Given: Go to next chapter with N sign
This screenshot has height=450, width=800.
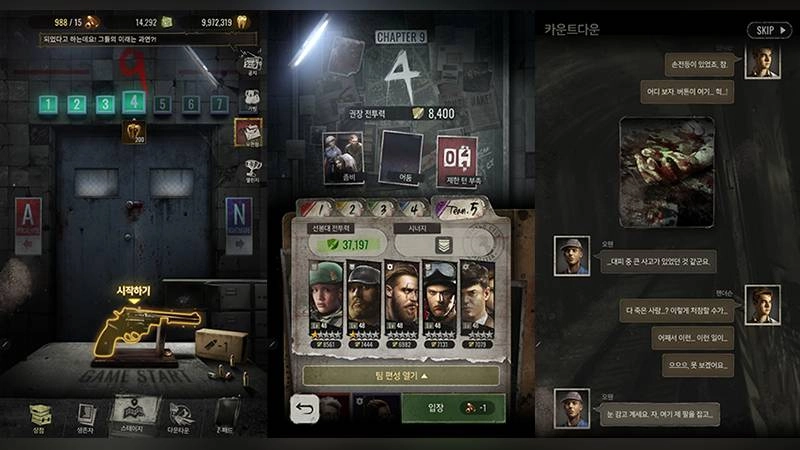Looking at the screenshot, I should (238, 224).
